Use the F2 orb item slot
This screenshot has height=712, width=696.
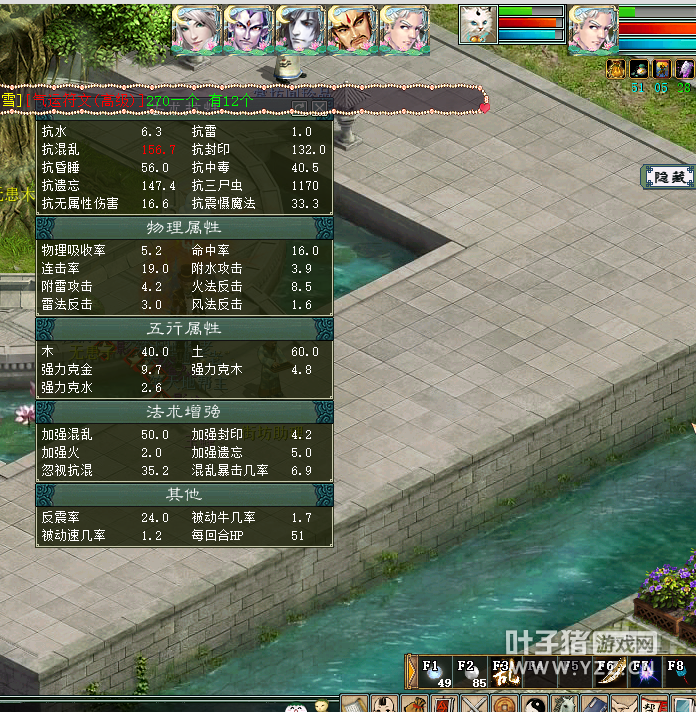click(470, 672)
